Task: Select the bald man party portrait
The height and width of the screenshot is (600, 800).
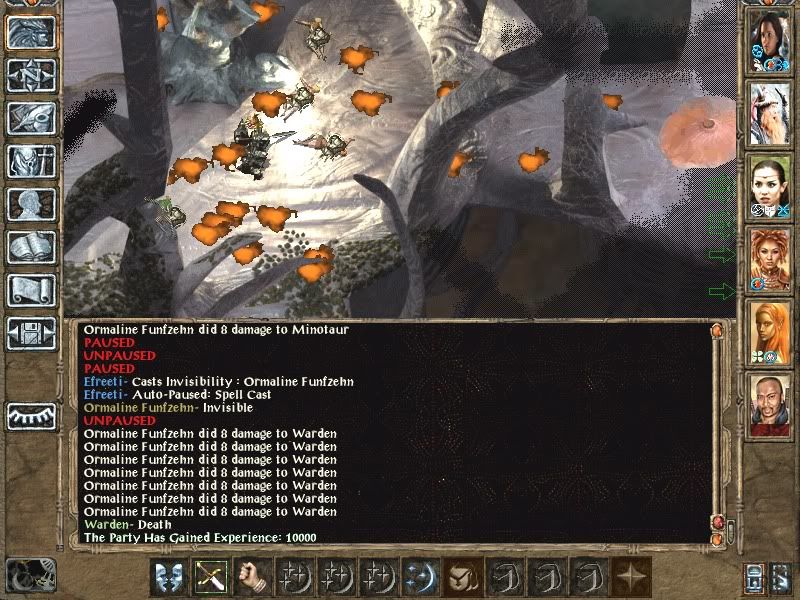Action: 770,403
